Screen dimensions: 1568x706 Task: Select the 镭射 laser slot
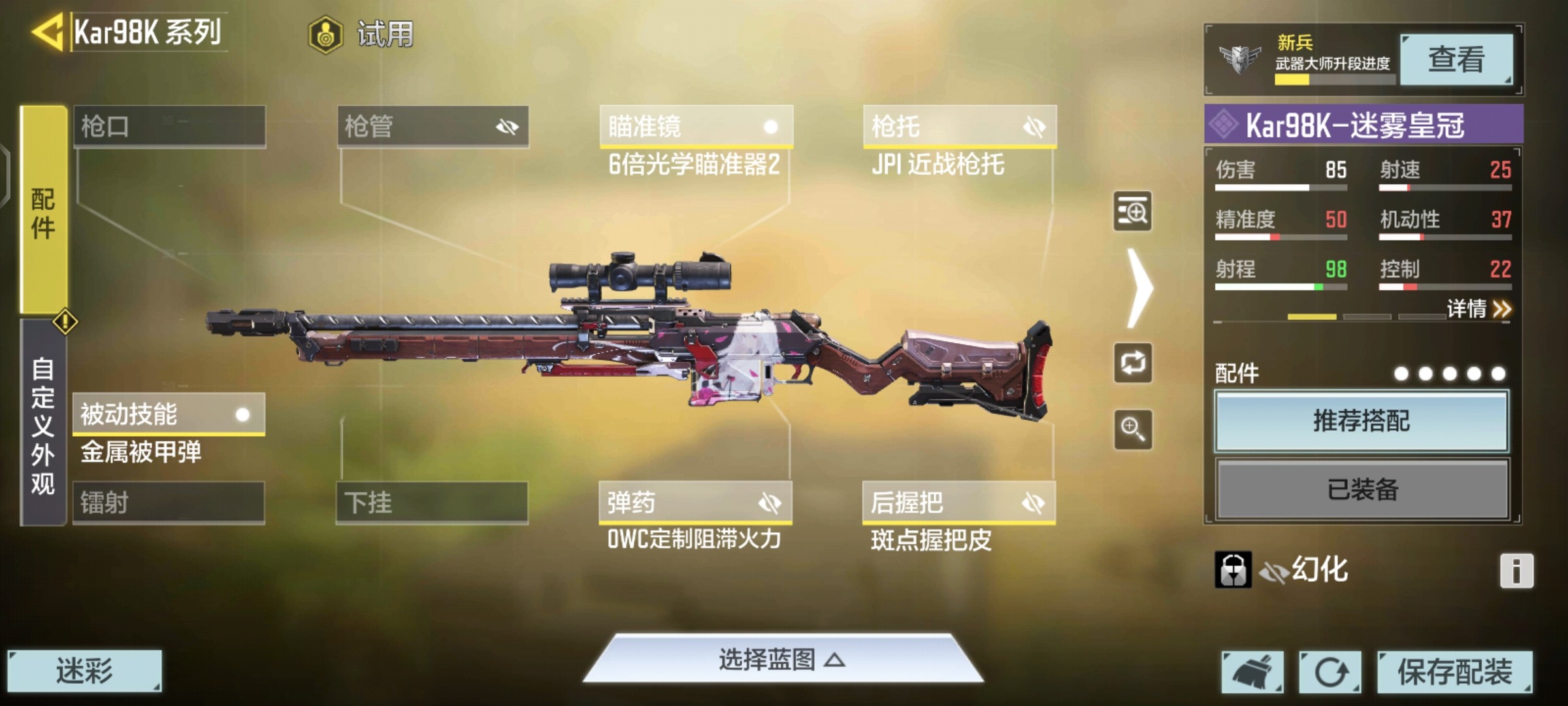click(169, 503)
